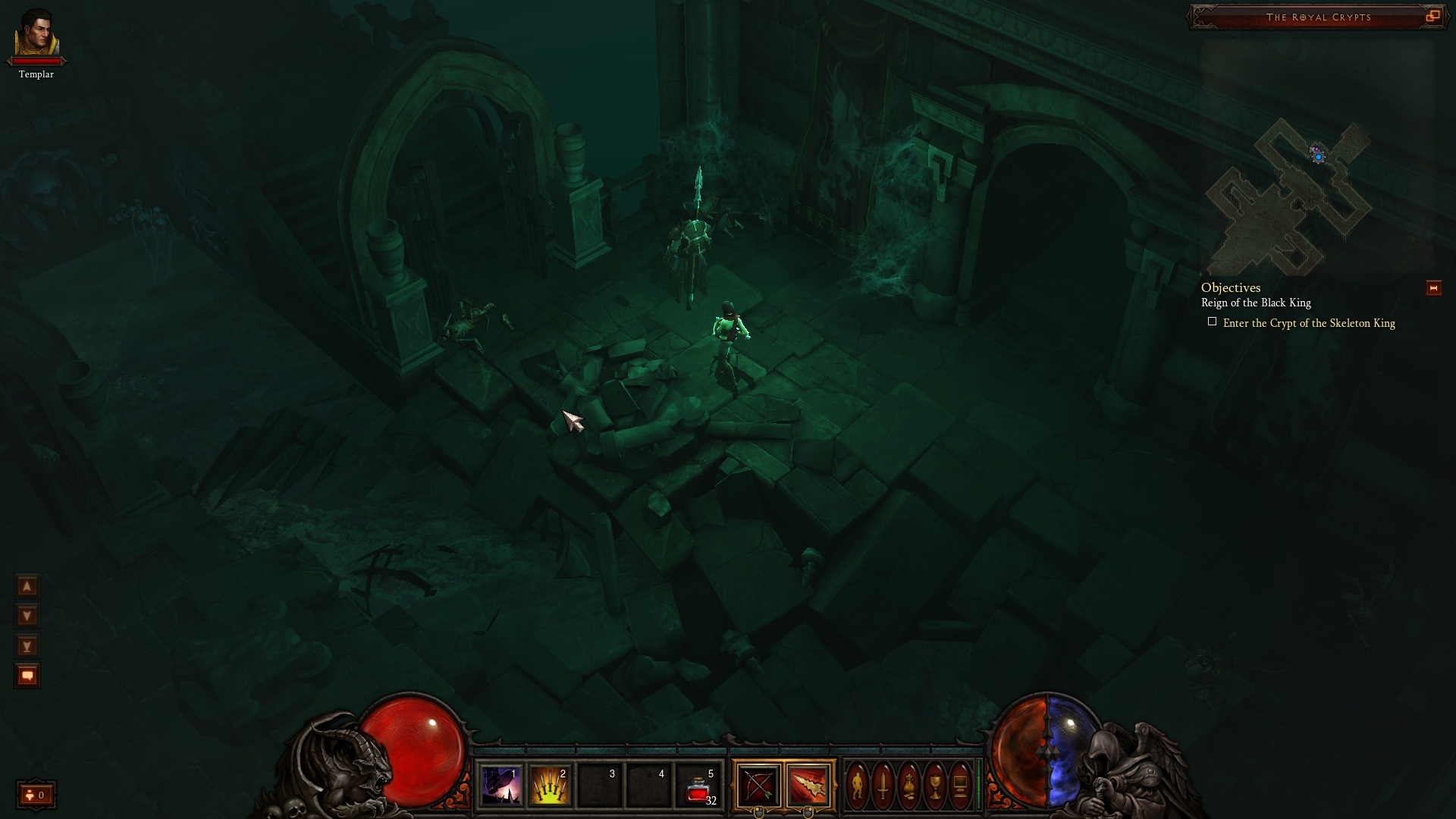Screen dimensions: 1456x819
Task: Jump chat to bottom with underlined arrow
Action: click(27, 646)
